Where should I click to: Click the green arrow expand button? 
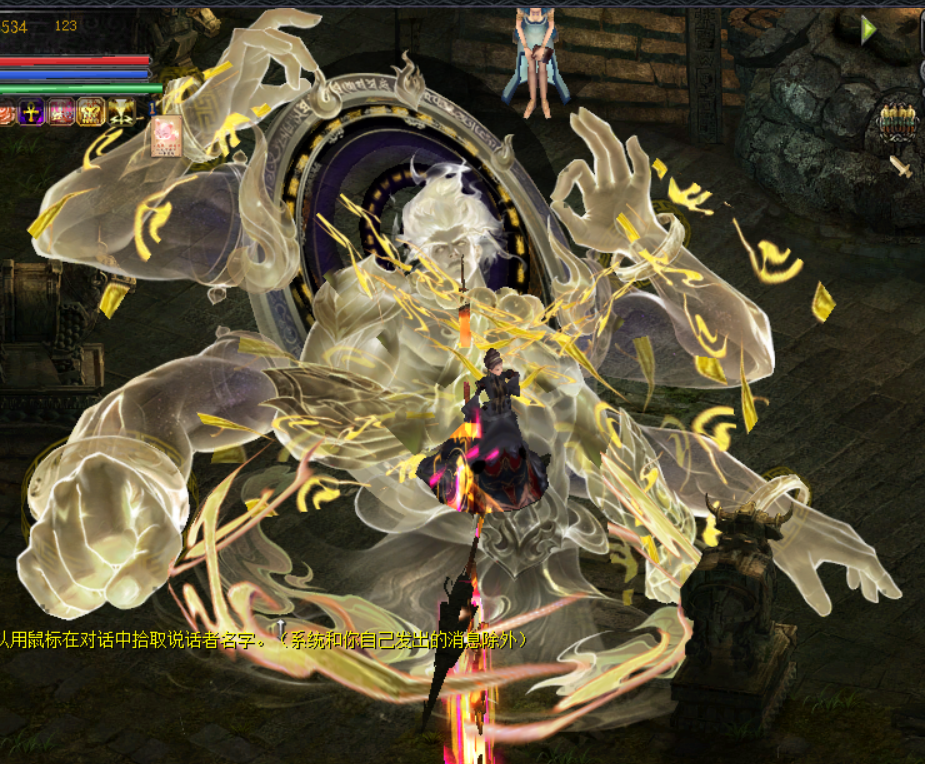[869, 30]
